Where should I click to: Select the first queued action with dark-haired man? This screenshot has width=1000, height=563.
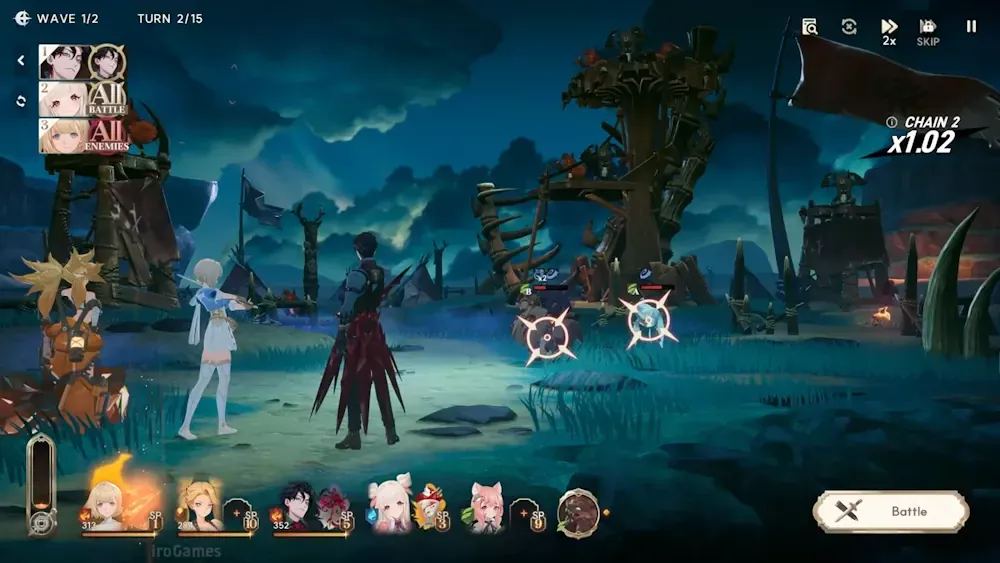(83, 62)
